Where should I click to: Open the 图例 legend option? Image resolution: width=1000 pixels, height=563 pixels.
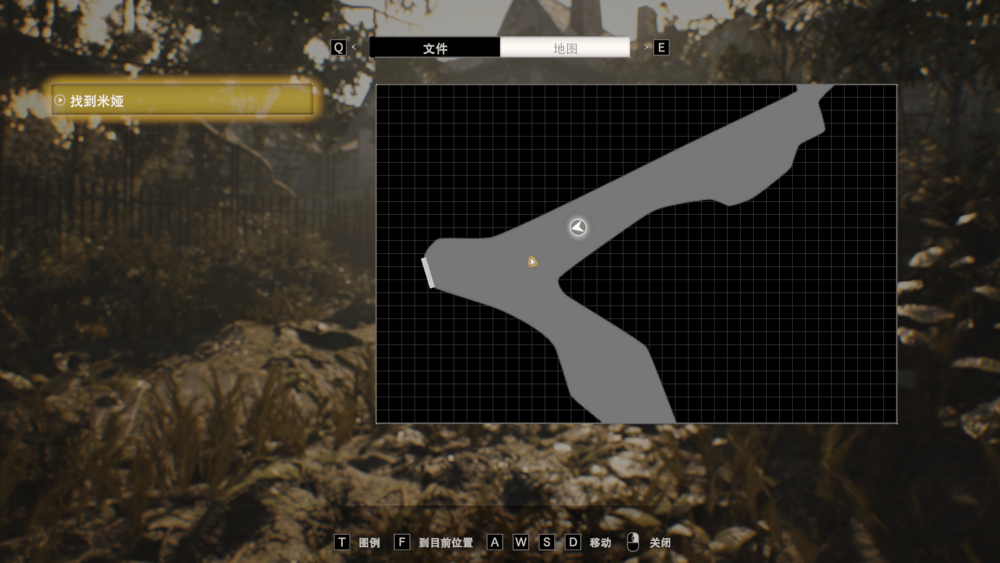point(358,542)
